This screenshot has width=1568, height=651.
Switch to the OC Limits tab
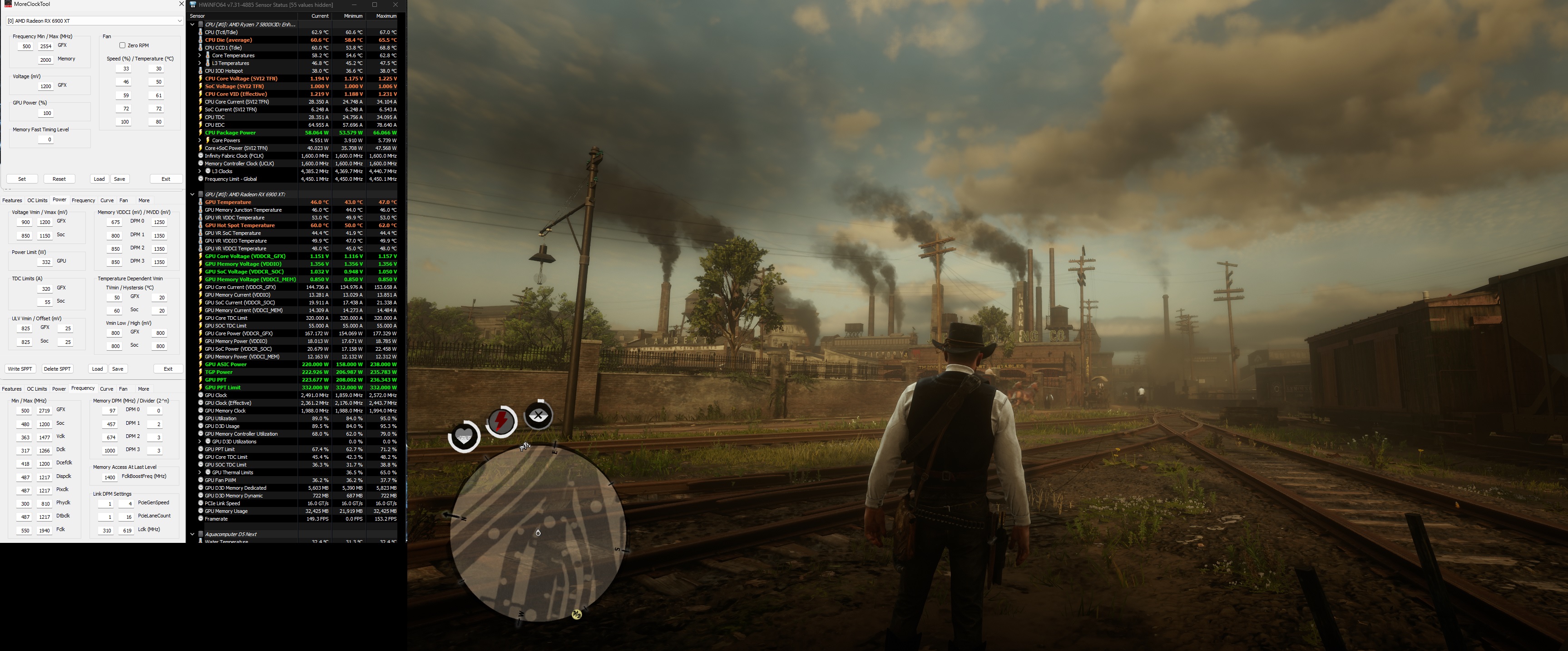point(37,200)
